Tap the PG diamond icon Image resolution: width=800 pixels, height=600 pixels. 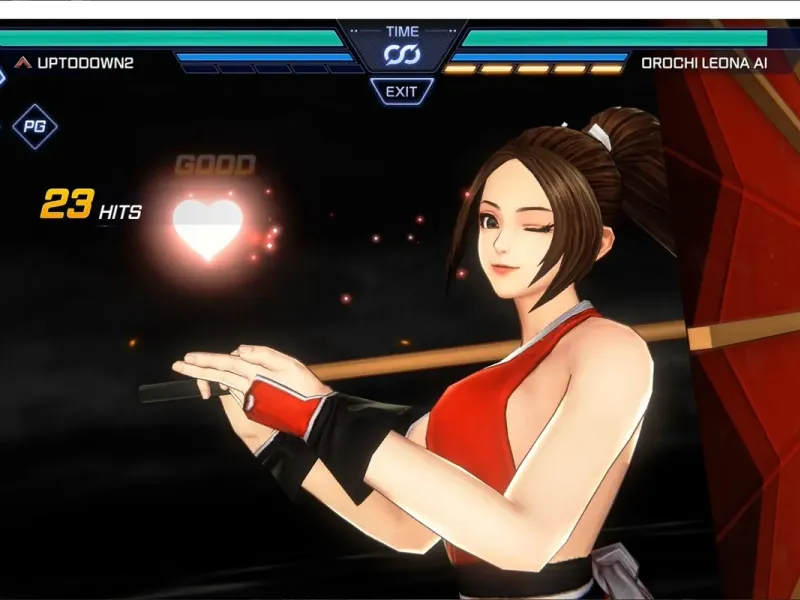(x=34, y=127)
